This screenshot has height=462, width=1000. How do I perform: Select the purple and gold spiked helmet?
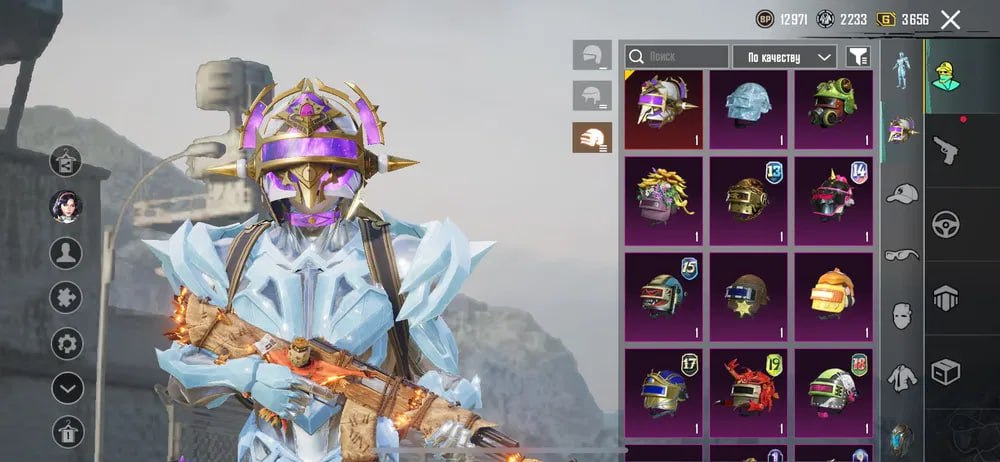663,109
